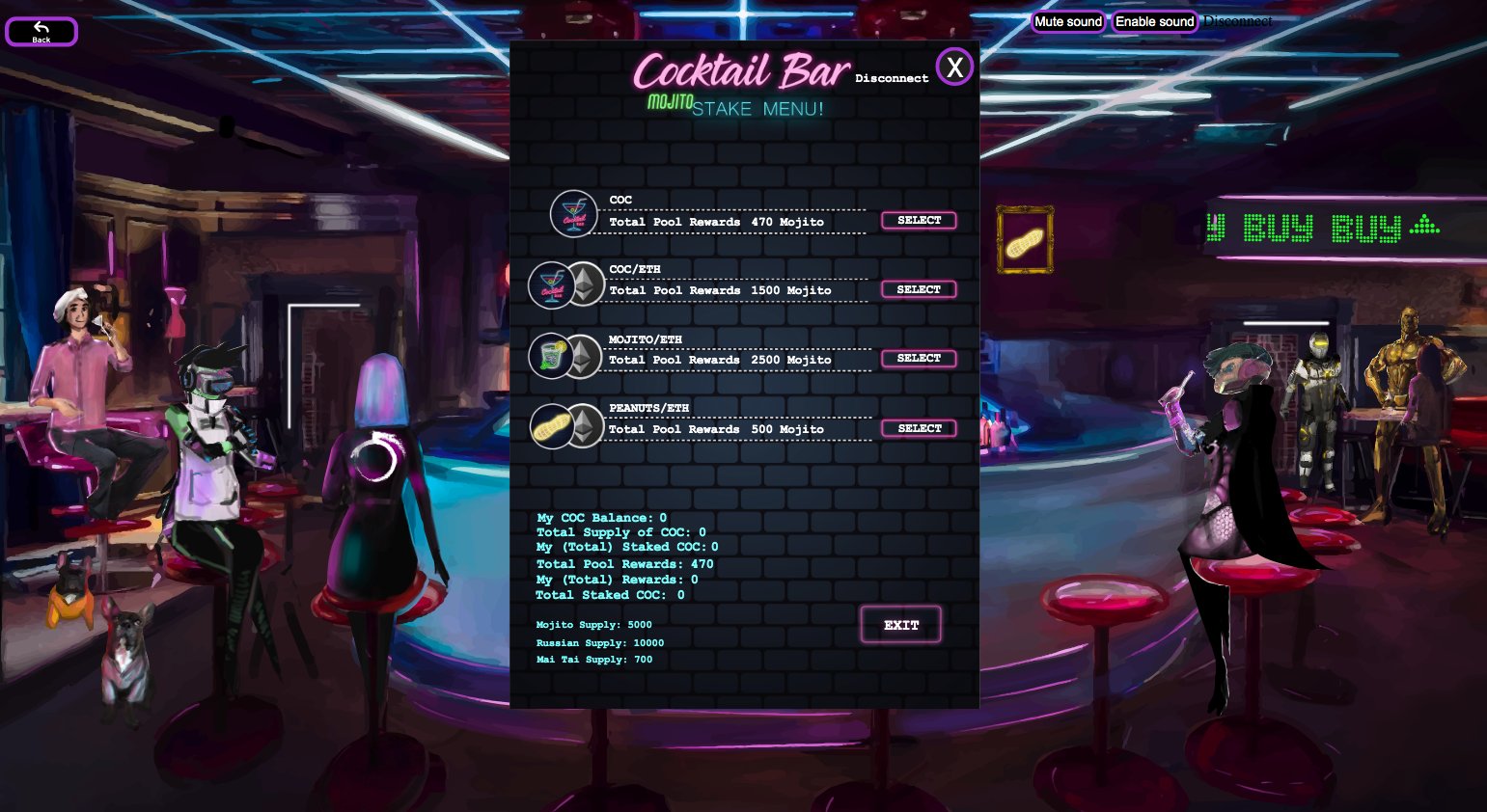Select the COC staking pool
The width and height of the screenshot is (1487, 812).
(x=919, y=221)
